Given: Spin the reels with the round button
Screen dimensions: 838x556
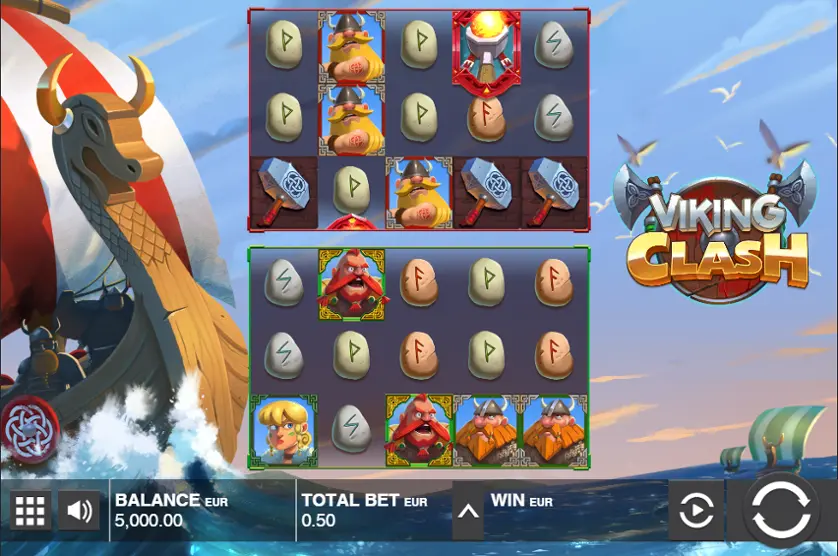Looking at the screenshot, I should 782,509.
